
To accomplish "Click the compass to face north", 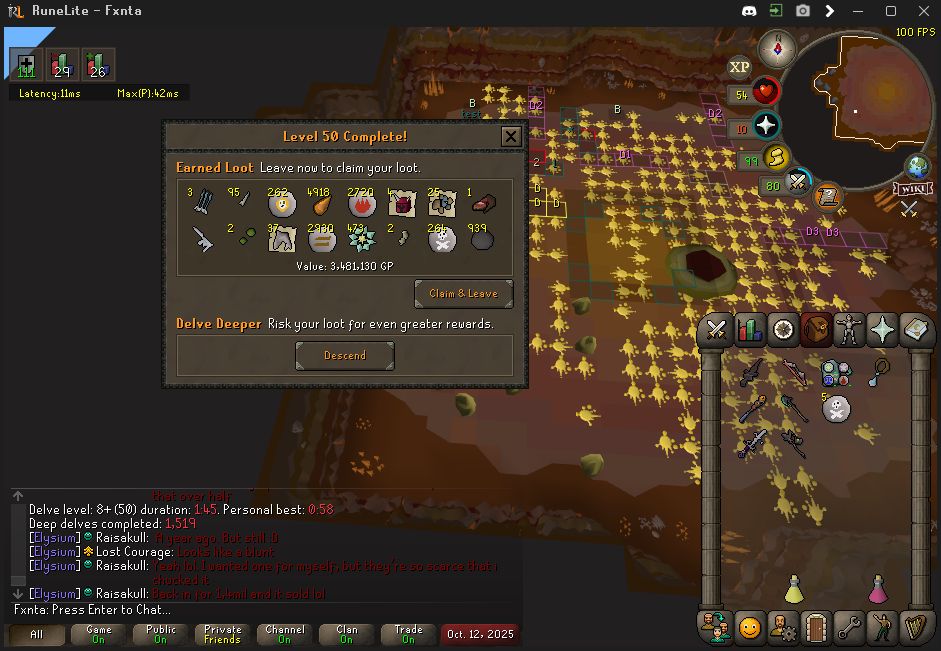I will pos(776,47).
